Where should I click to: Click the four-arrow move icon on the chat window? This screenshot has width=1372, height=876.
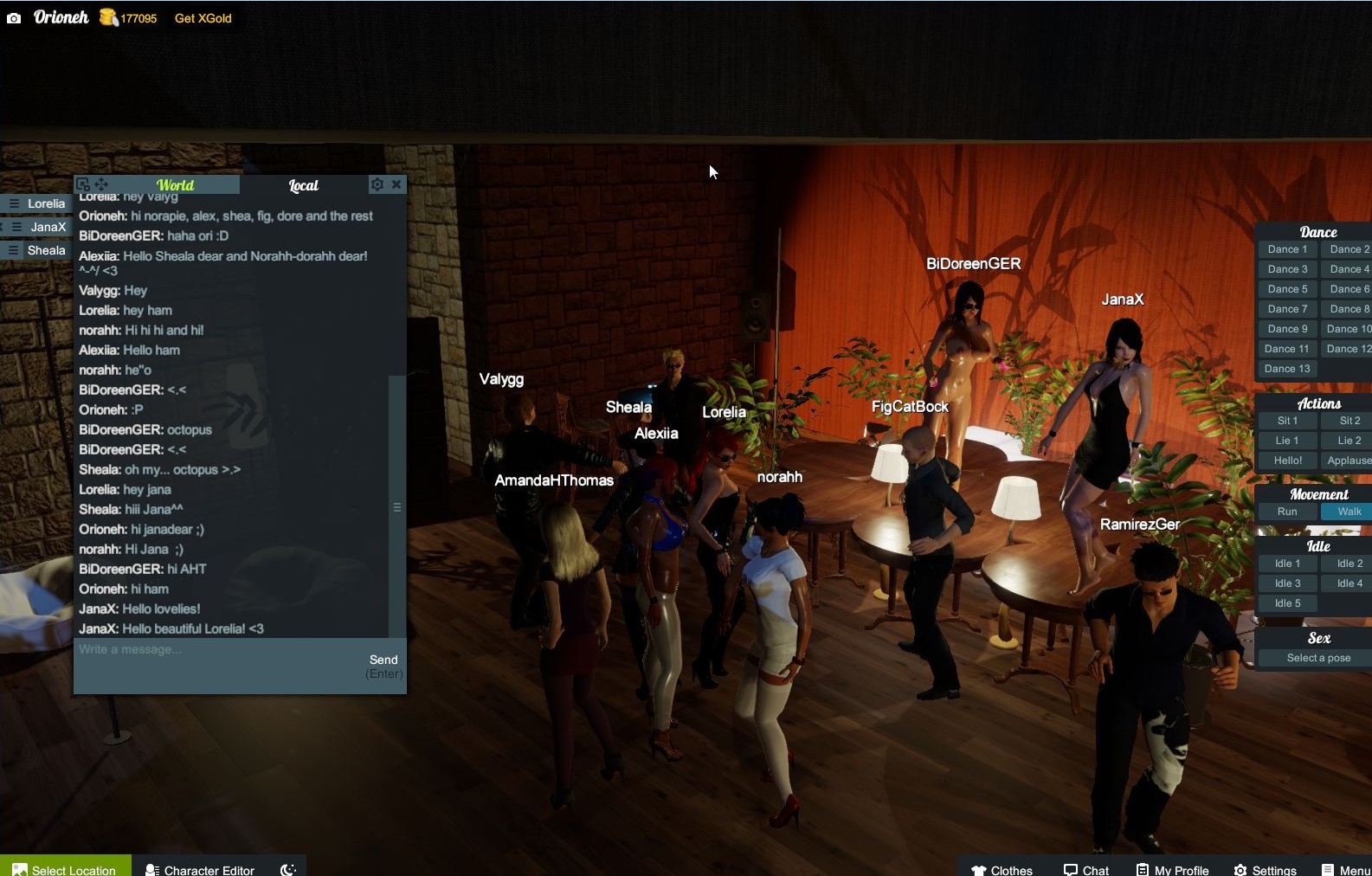click(x=101, y=184)
